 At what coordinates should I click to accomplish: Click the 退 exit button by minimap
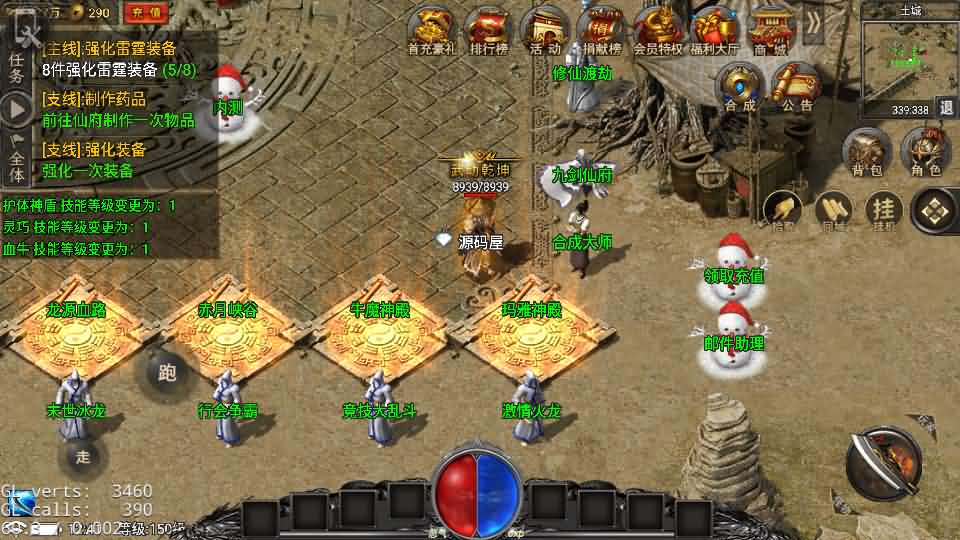point(946,109)
